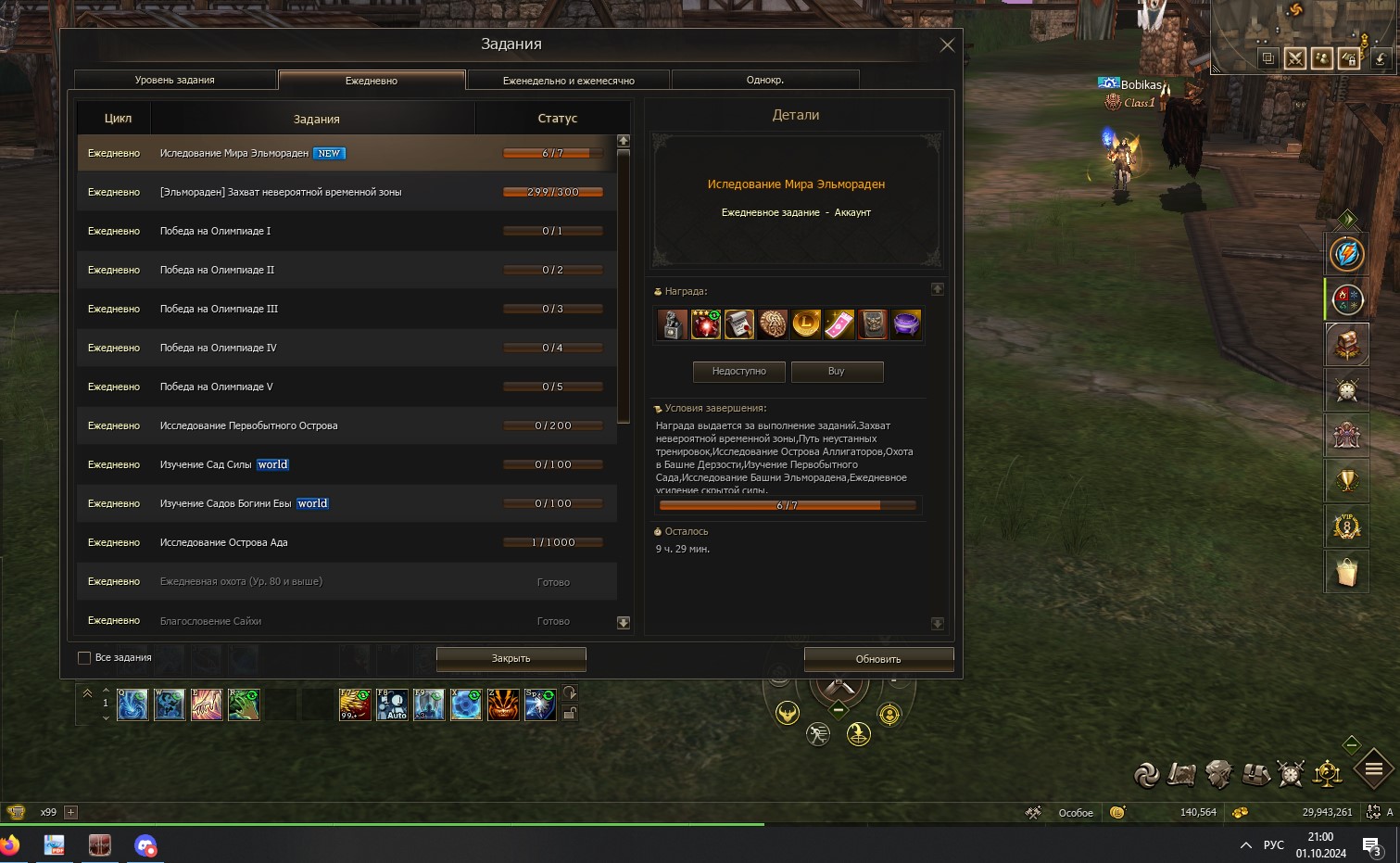Click the Закрыть button
The height and width of the screenshot is (863, 1400).
511,659
